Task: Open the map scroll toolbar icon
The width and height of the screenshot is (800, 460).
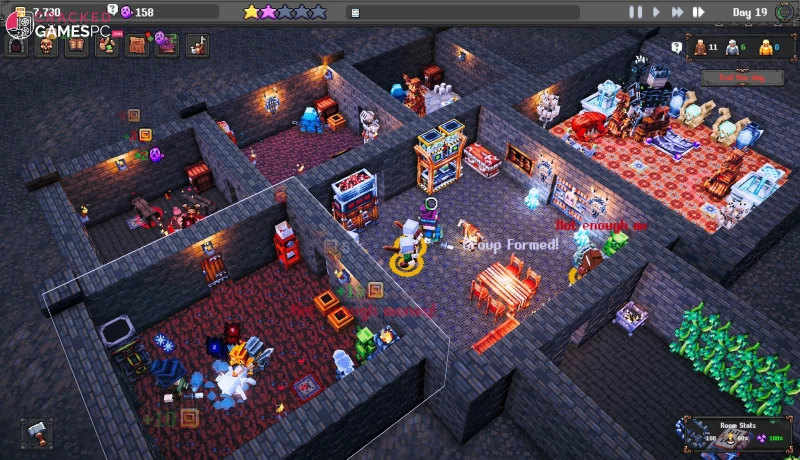Action: 136,46
